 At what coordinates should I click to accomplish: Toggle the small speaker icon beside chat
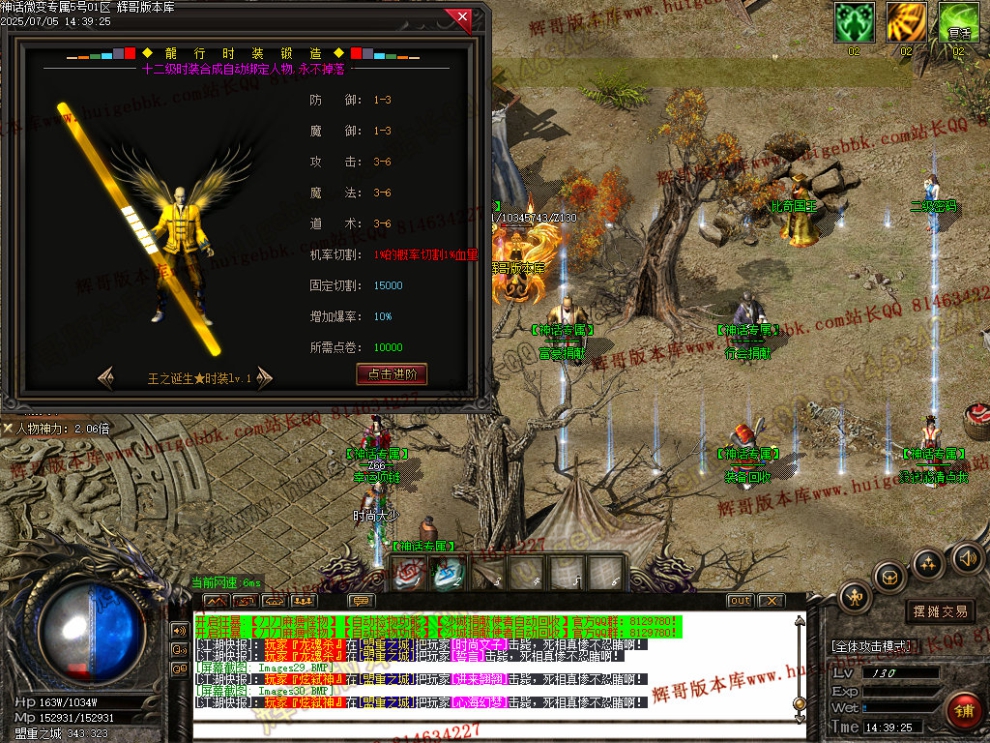180,630
